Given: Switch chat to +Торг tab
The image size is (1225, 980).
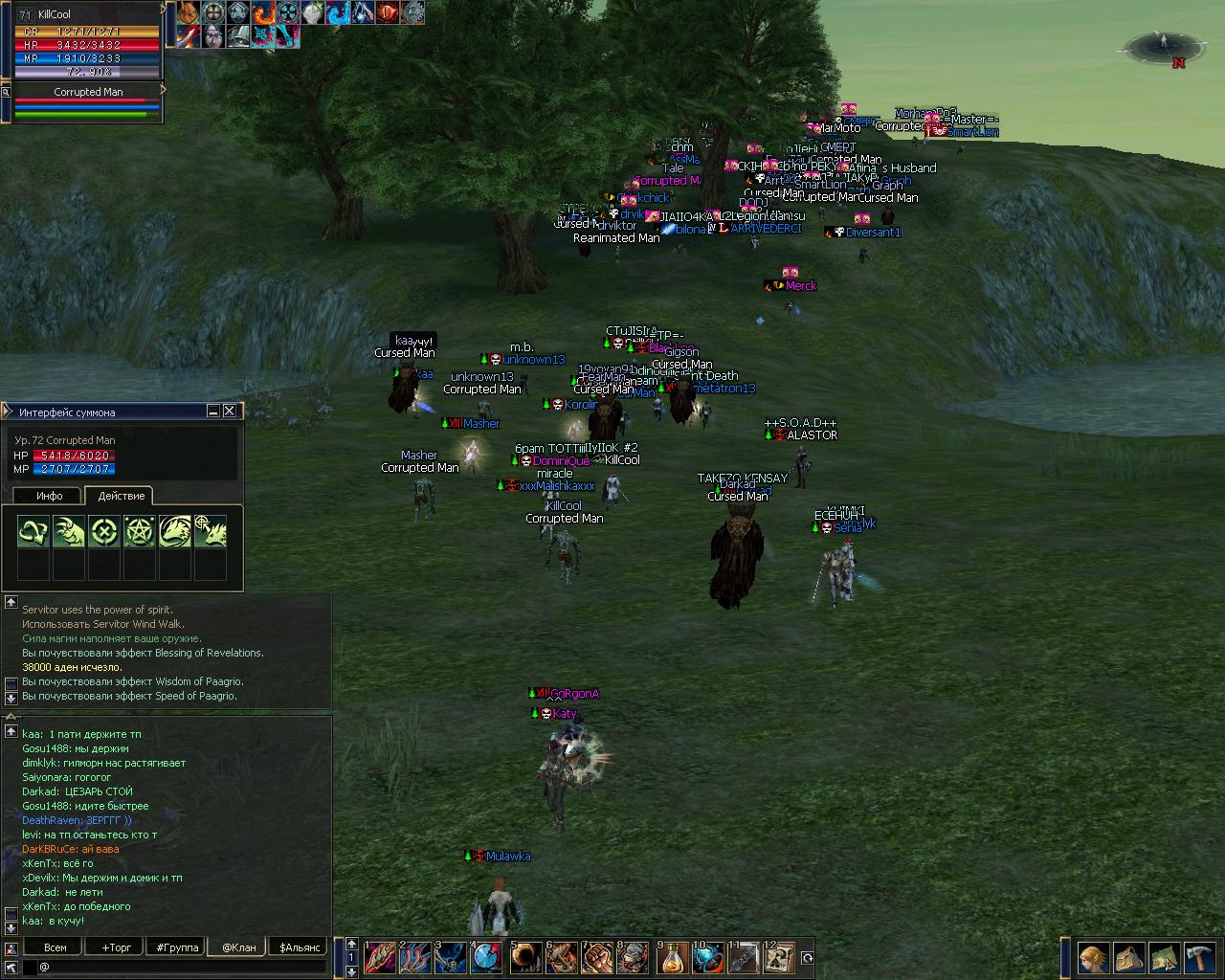Looking at the screenshot, I should tap(117, 947).
